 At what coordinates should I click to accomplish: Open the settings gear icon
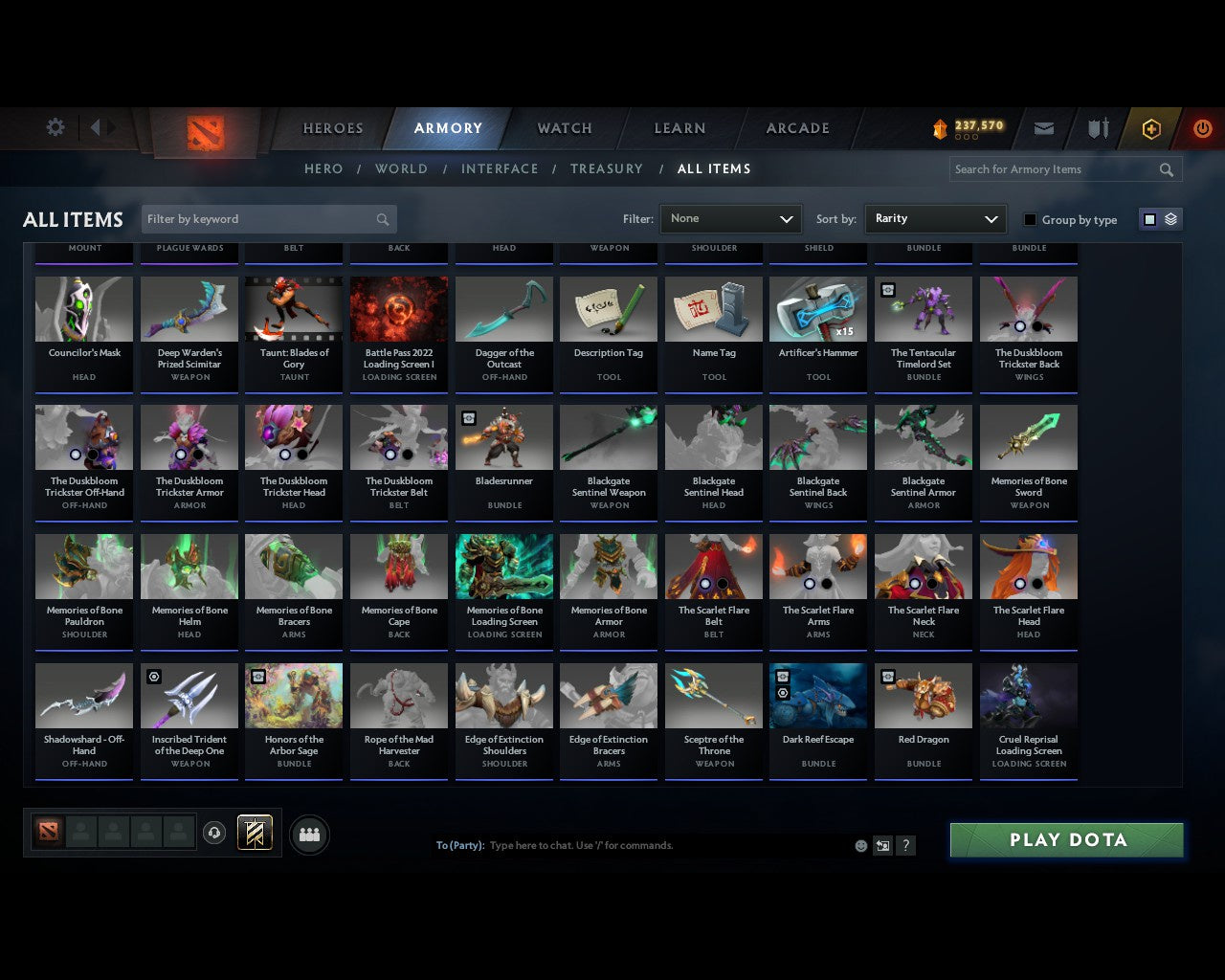pos(56,126)
